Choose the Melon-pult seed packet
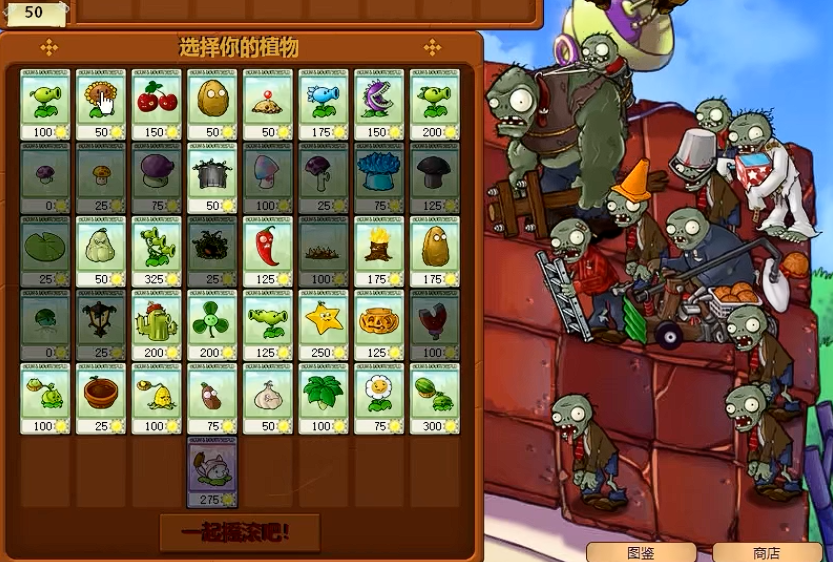833x562 pixels. [434, 398]
